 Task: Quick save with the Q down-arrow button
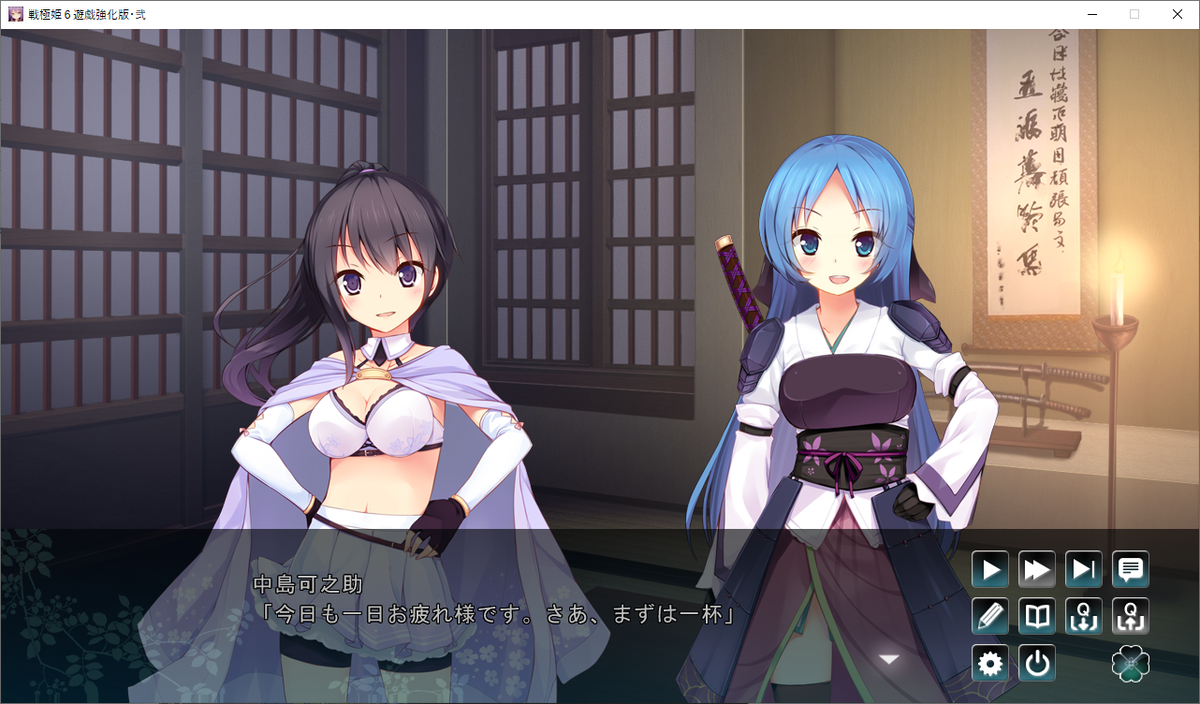(x=1084, y=617)
